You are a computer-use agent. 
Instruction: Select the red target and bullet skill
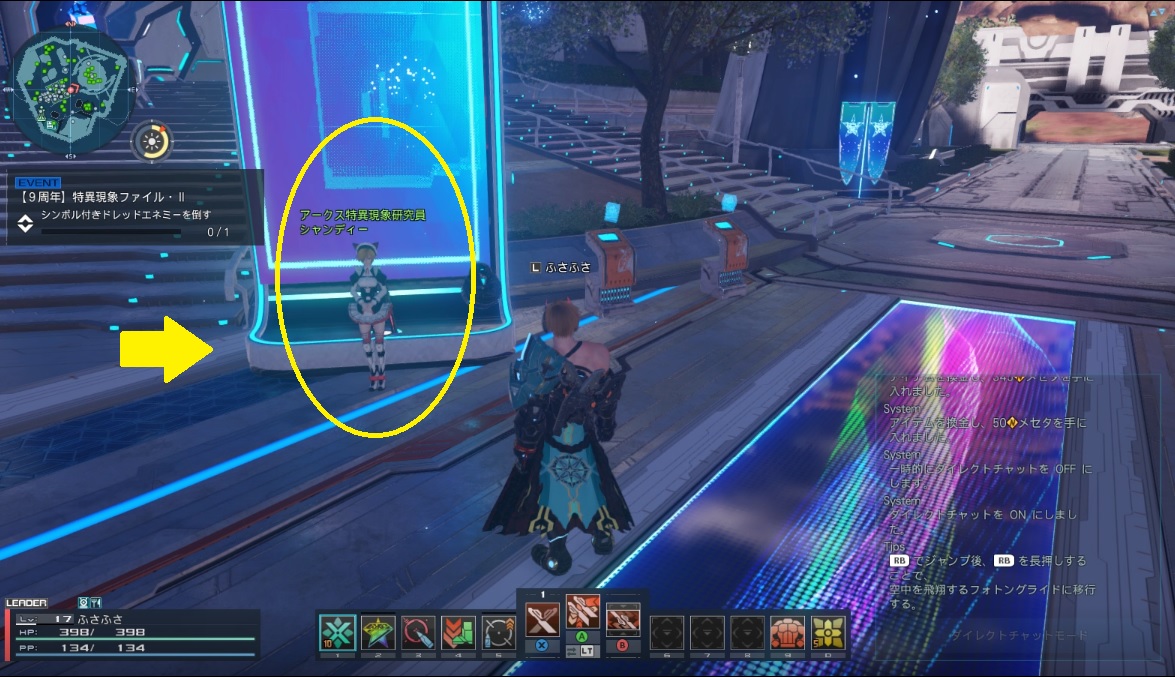tap(418, 632)
